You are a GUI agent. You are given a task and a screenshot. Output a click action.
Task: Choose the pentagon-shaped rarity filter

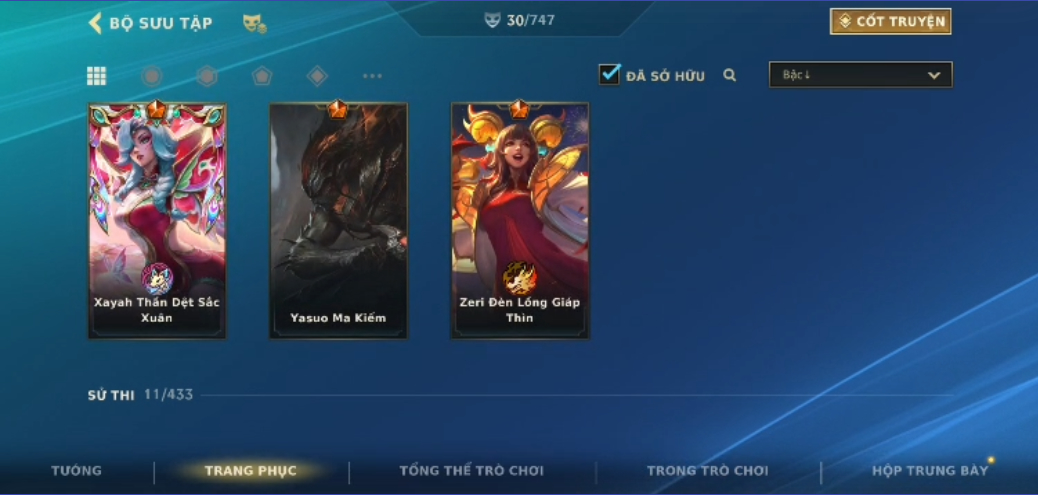[262, 76]
